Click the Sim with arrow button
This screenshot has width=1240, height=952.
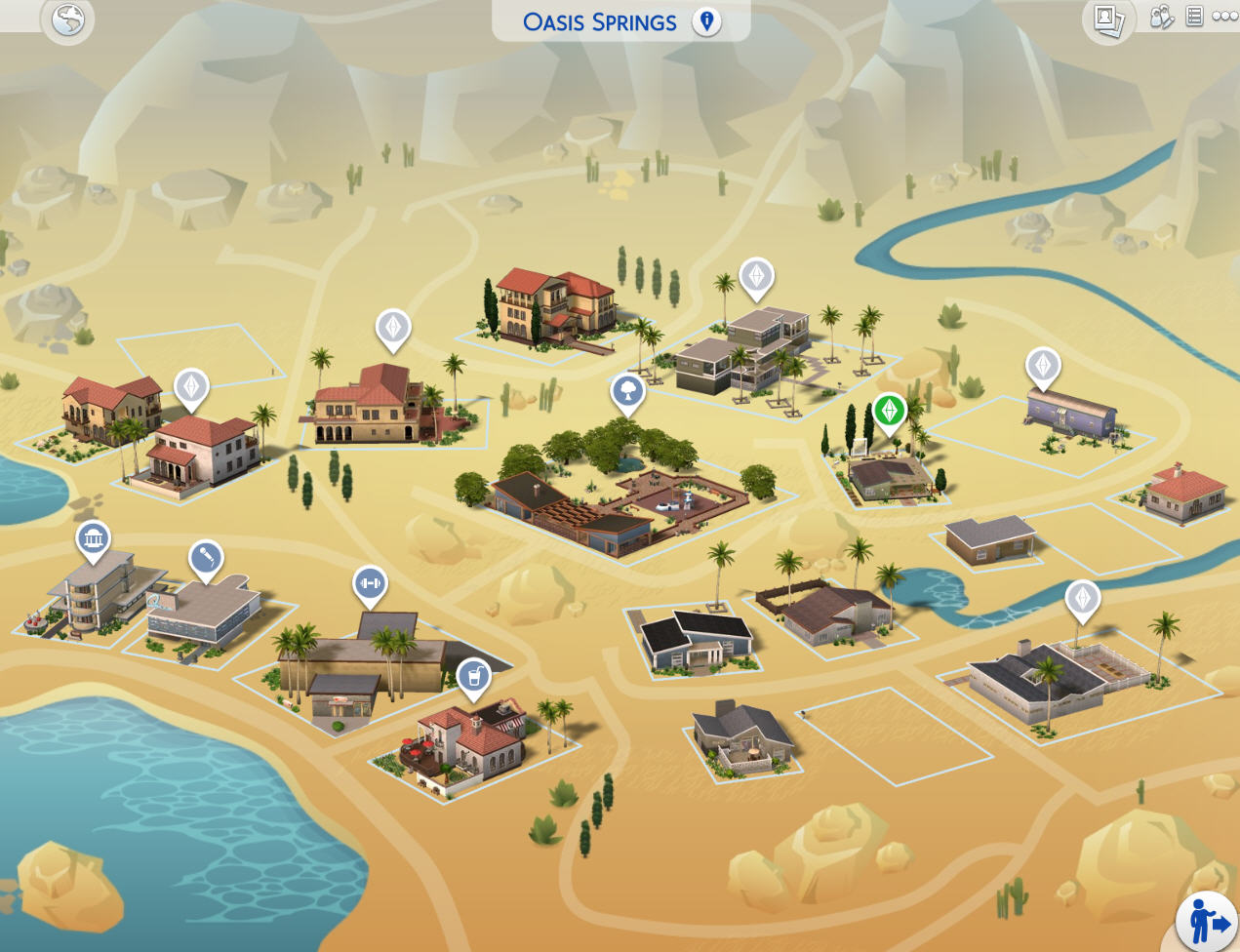[x=1208, y=922]
